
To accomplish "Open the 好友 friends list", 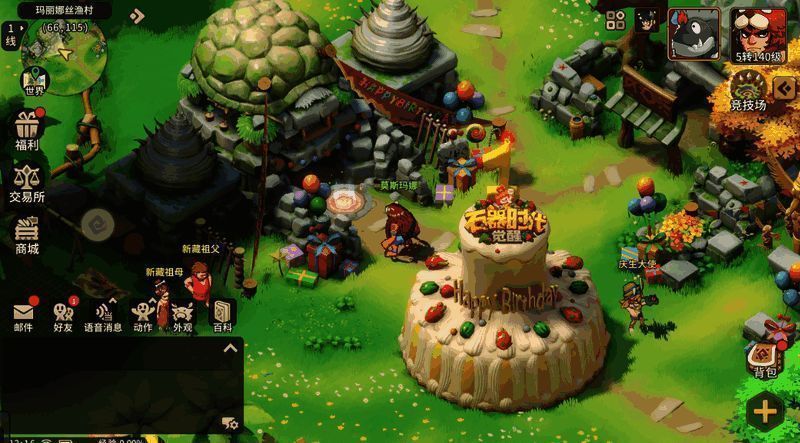I will pos(63,315).
